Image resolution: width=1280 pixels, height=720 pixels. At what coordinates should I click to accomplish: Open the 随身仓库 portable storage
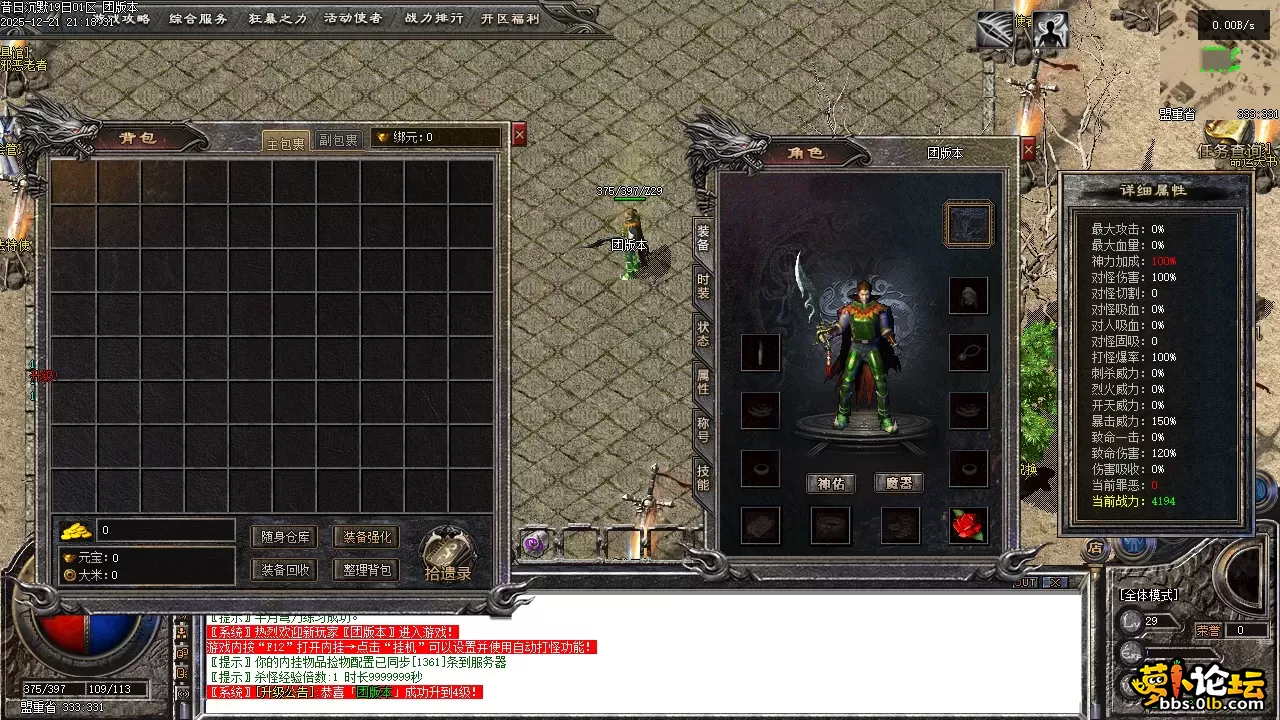click(x=284, y=537)
